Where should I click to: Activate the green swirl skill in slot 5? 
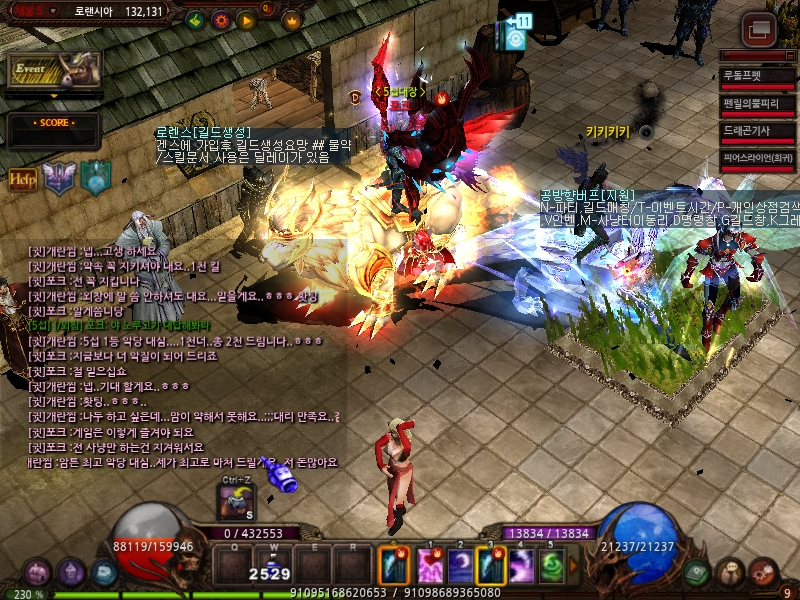pyautogui.click(x=553, y=565)
